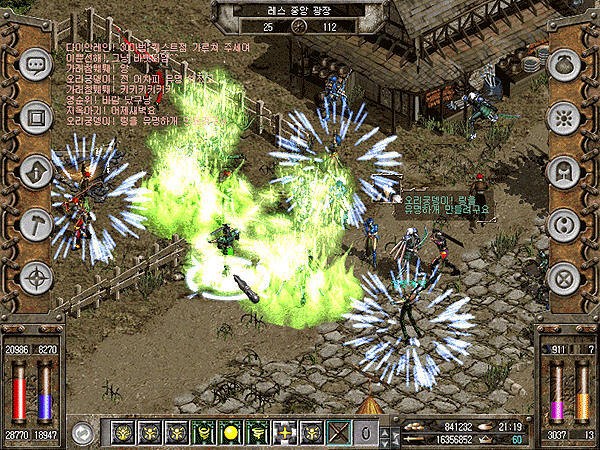Open the chat bubble button
Image resolution: width=600 pixels, height=450 pixels.
pos(37,64)
